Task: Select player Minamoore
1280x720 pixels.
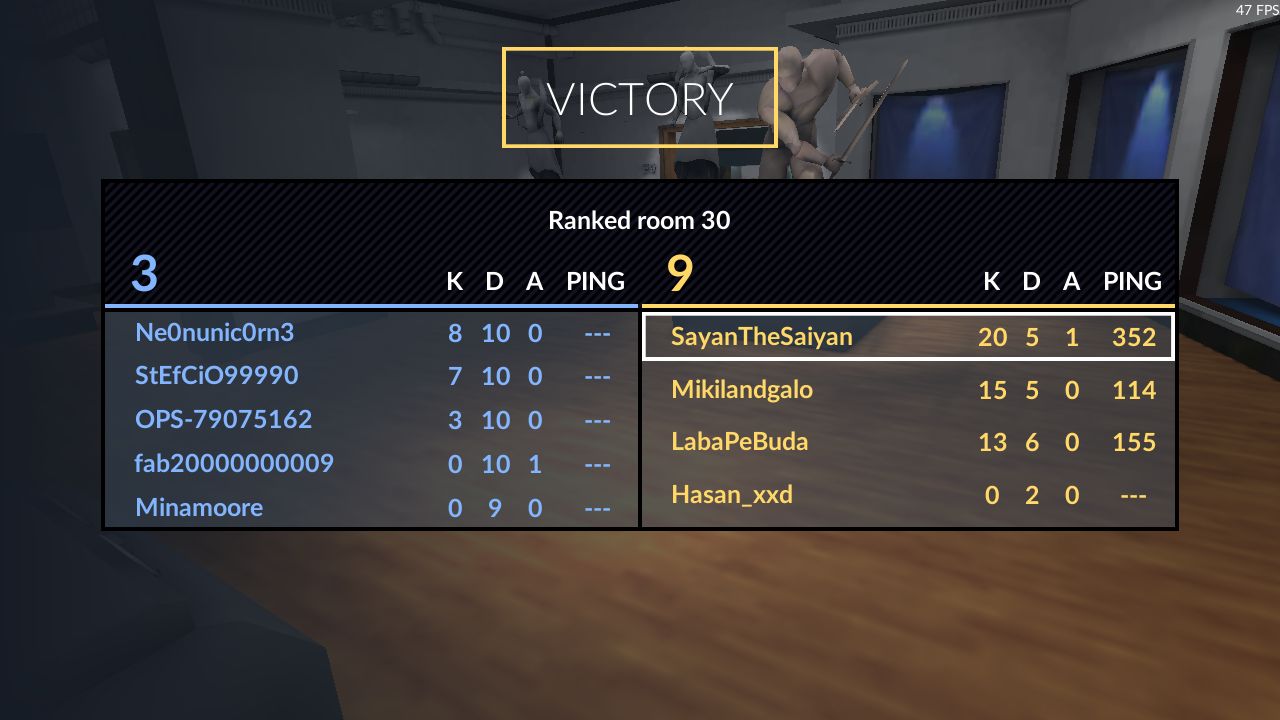Action: click(199, 508)
